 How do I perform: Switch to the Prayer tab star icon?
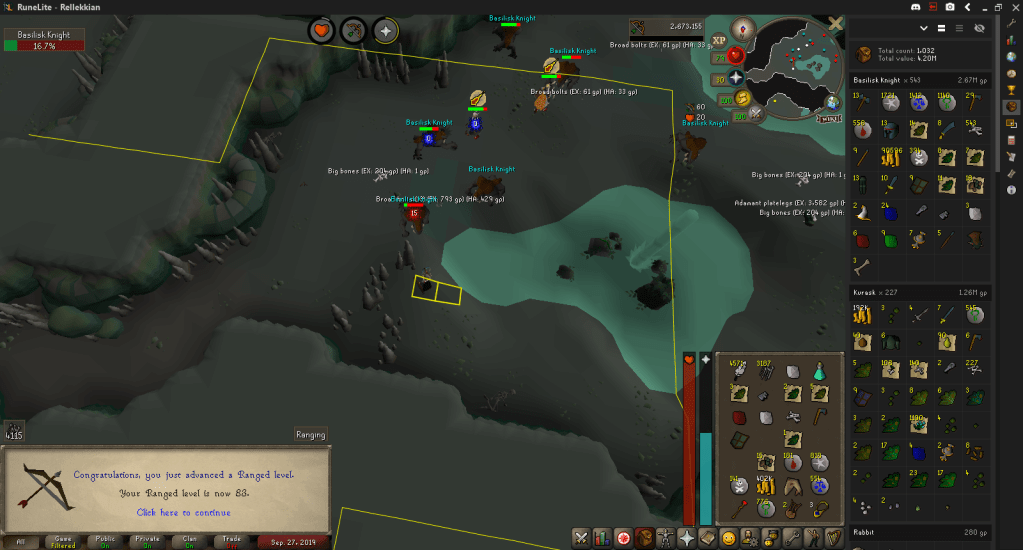687,538
